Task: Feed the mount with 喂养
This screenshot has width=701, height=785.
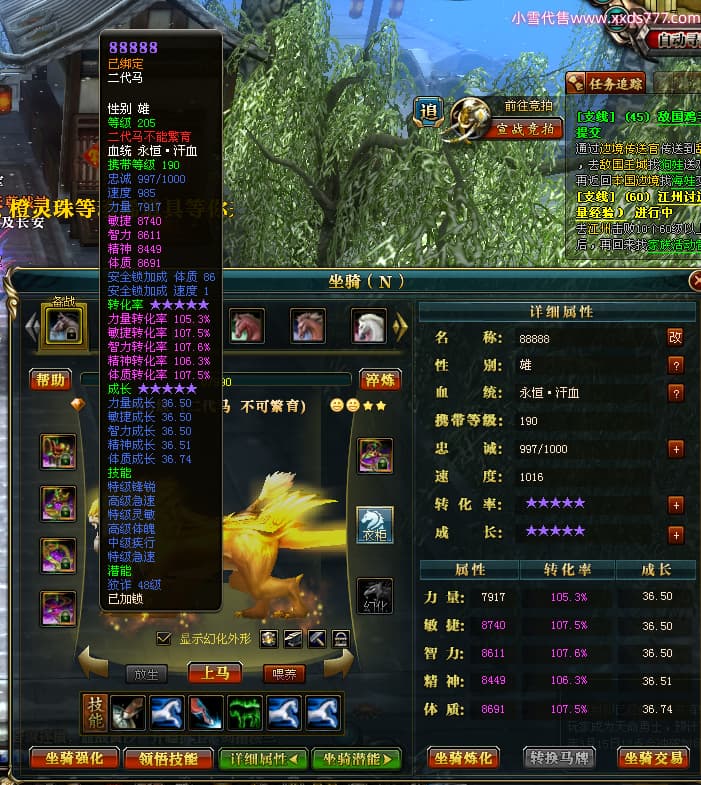Action: coord(283,674)
